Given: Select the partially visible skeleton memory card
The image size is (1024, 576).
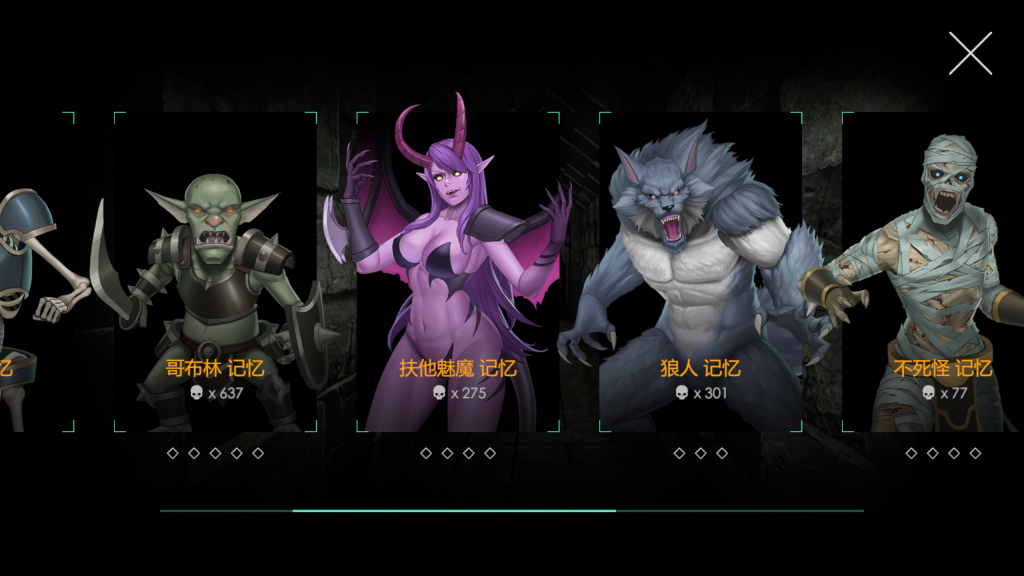Looking at the screenshot, I should (x=35, y=272).
